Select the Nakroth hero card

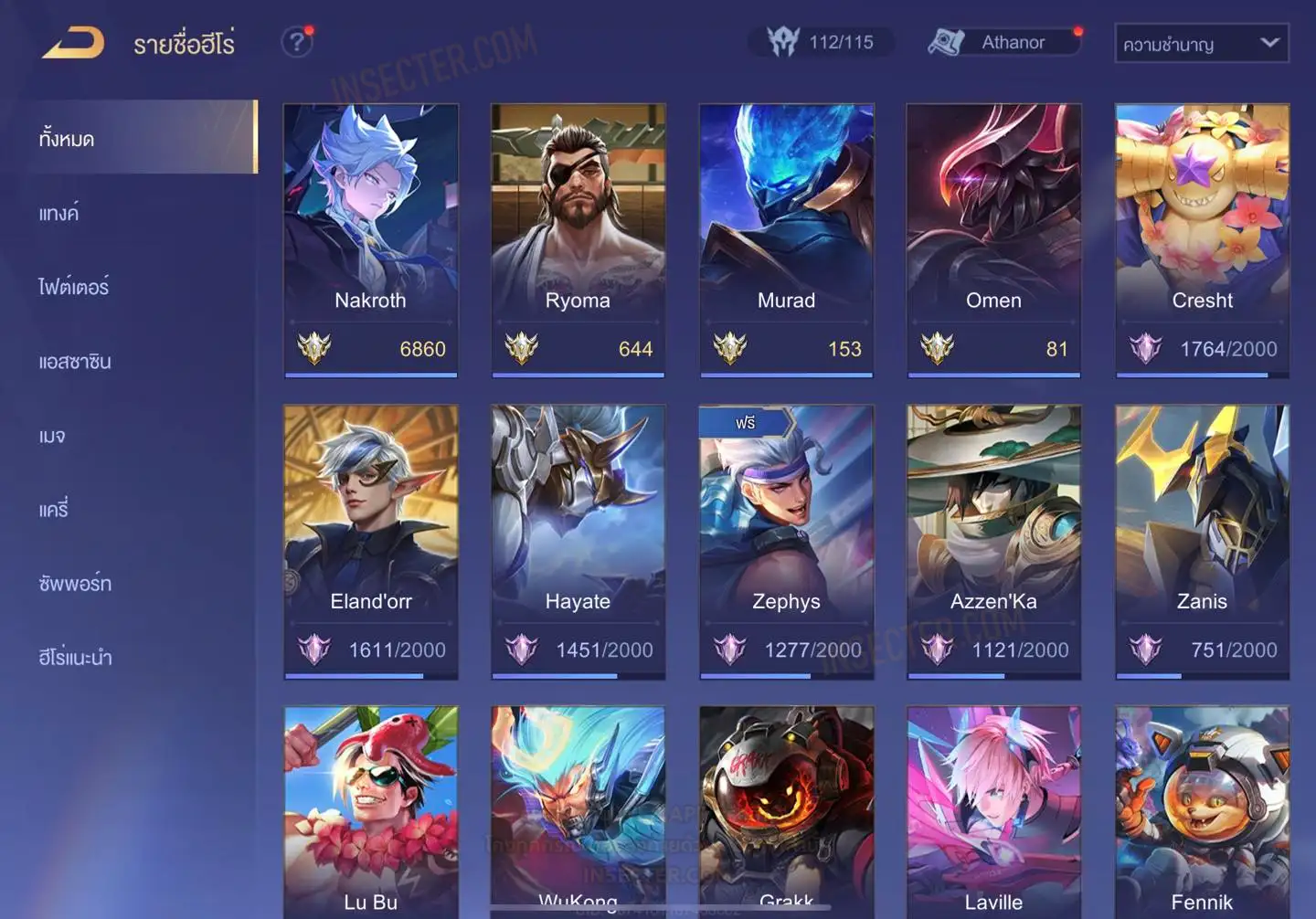click(x=370, y=239)
